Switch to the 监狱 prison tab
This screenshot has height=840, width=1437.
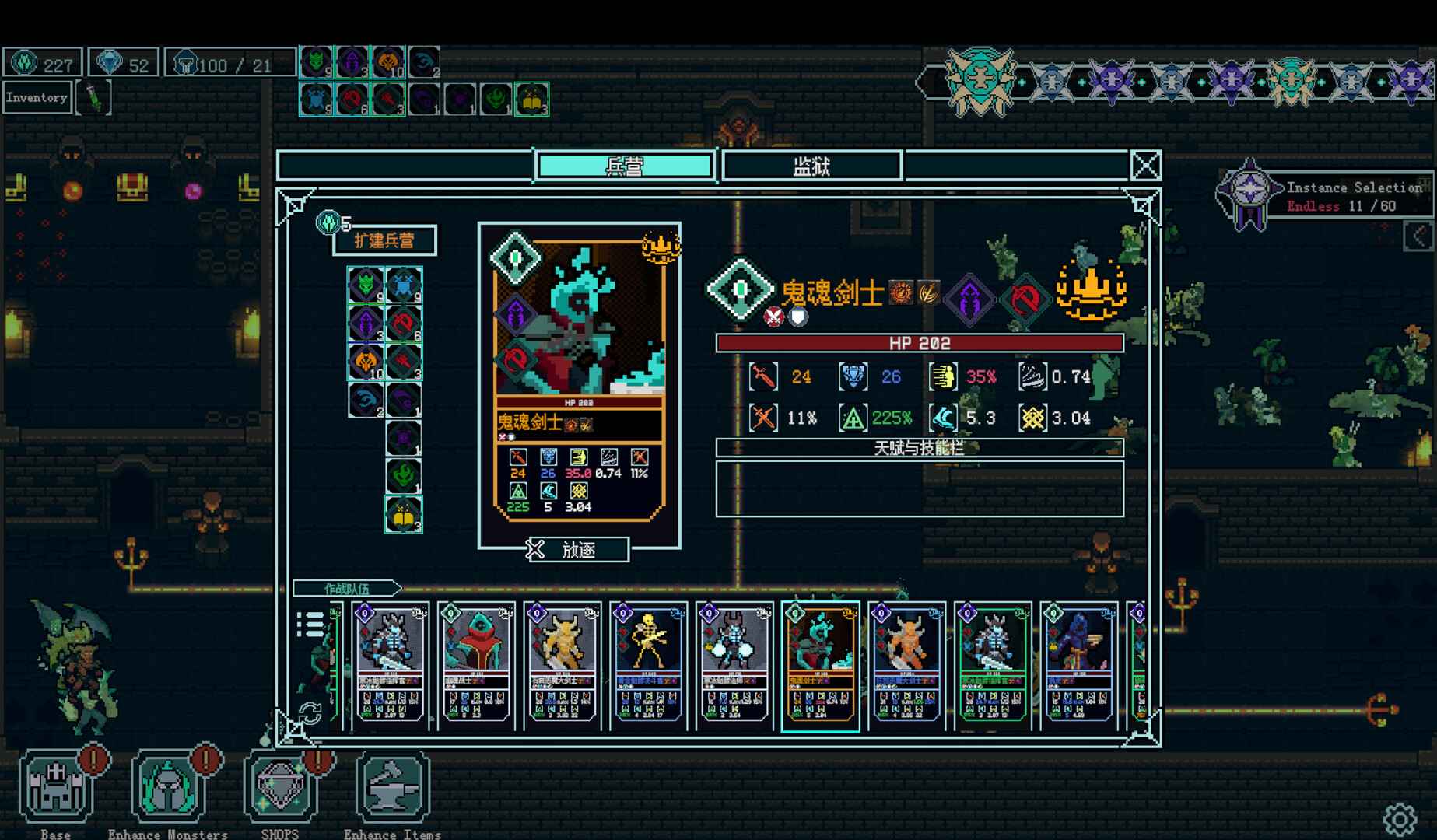pyautogui.click(x=811, y=166)
